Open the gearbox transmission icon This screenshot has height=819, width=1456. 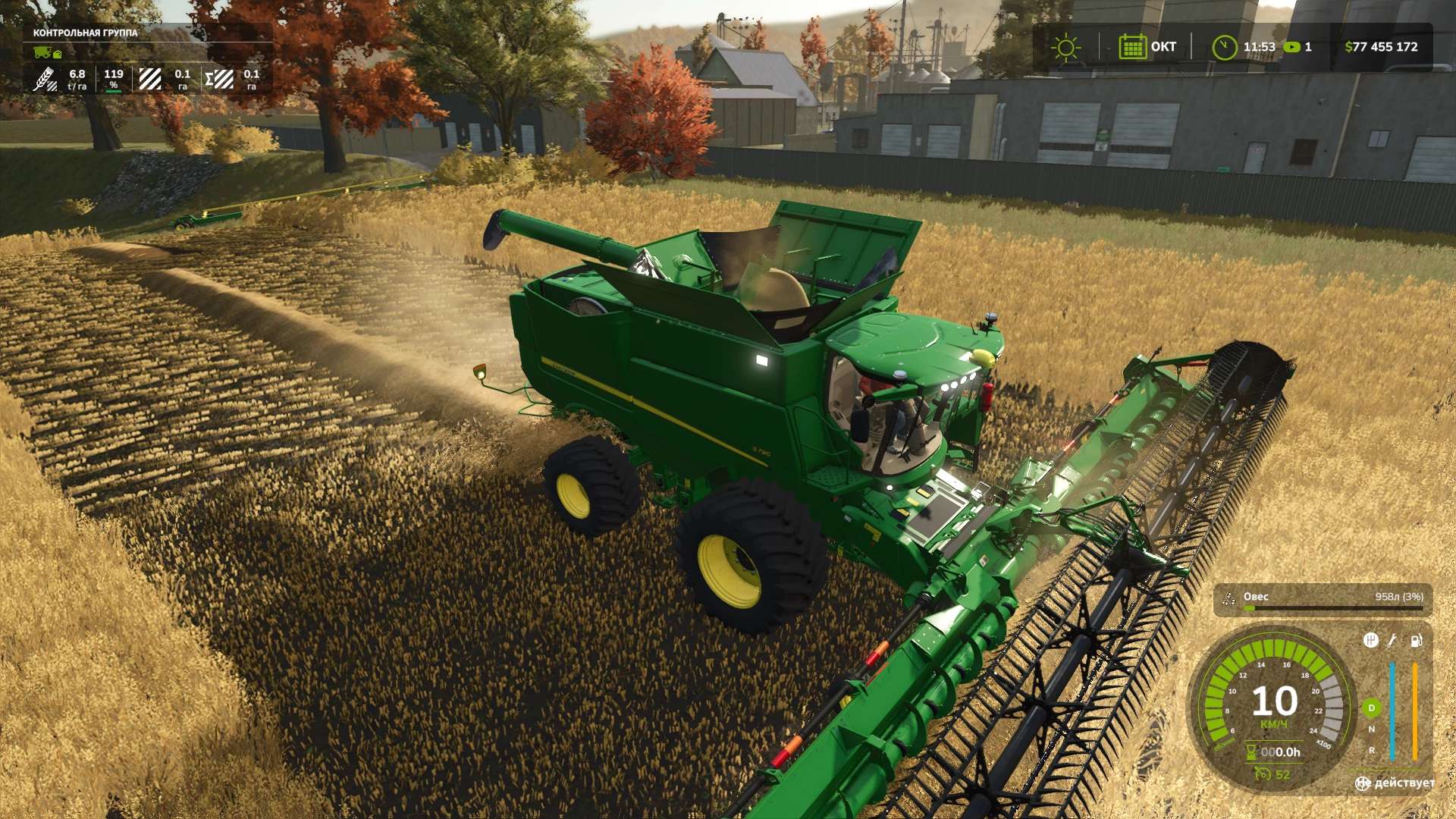pyautogui.click(x=1371, y=642)
